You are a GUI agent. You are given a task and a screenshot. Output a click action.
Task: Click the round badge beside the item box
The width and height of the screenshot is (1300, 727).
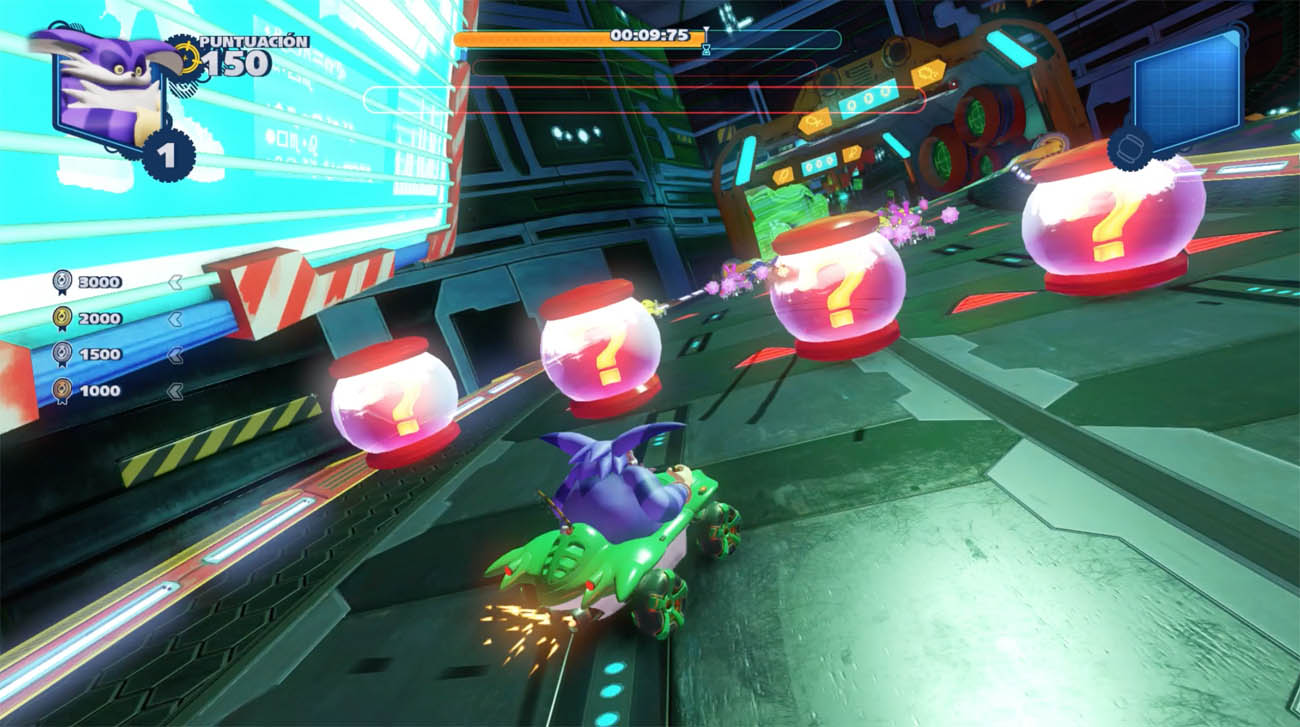click(x=1131, y=147)
